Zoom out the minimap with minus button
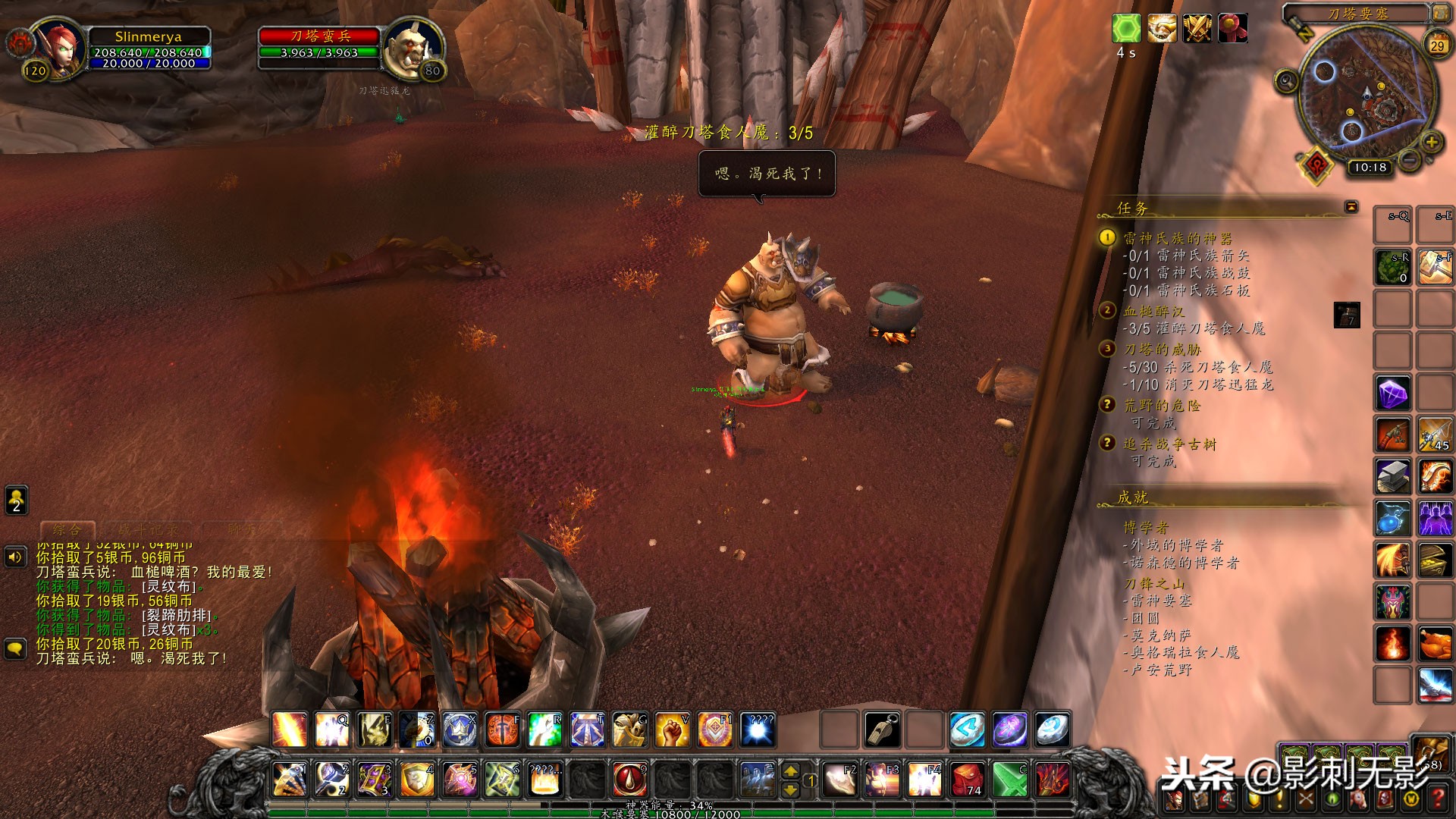1456x819 pixels. pos(1409,161)
